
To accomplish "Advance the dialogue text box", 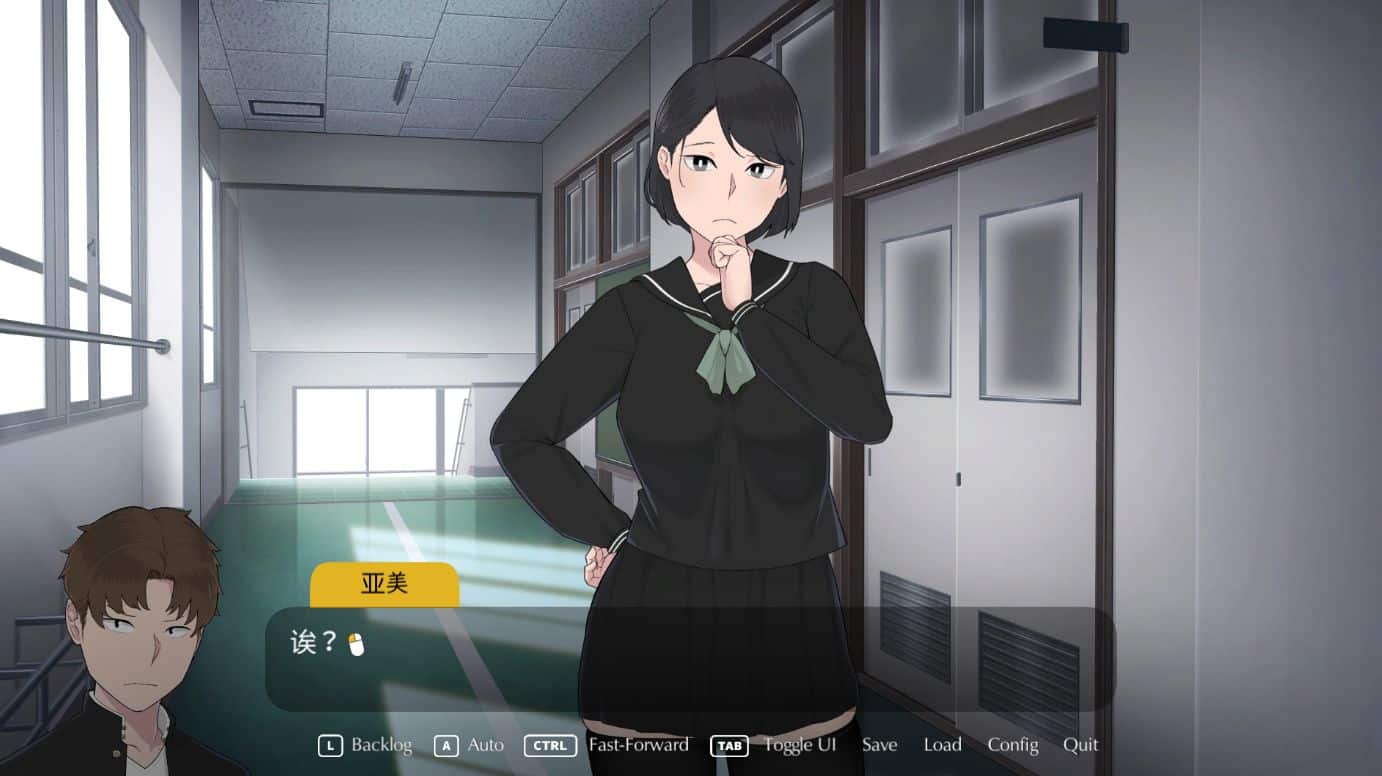I will coord(689,658).
